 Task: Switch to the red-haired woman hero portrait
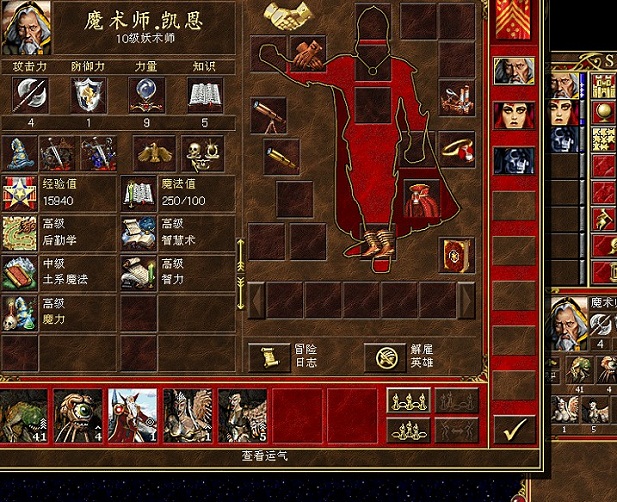[x=513, y=114]
